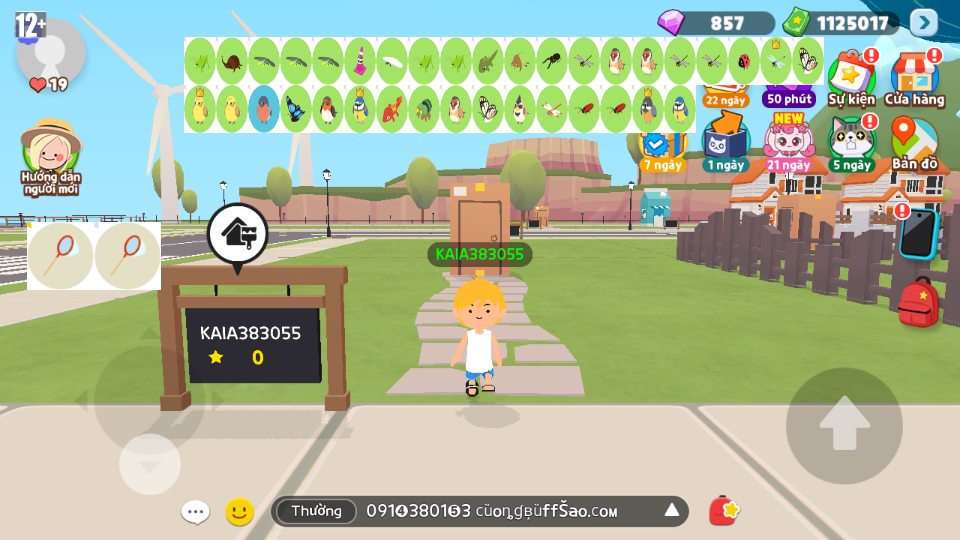
Task: Tap the jump arrow button
Action: point(844,425)
